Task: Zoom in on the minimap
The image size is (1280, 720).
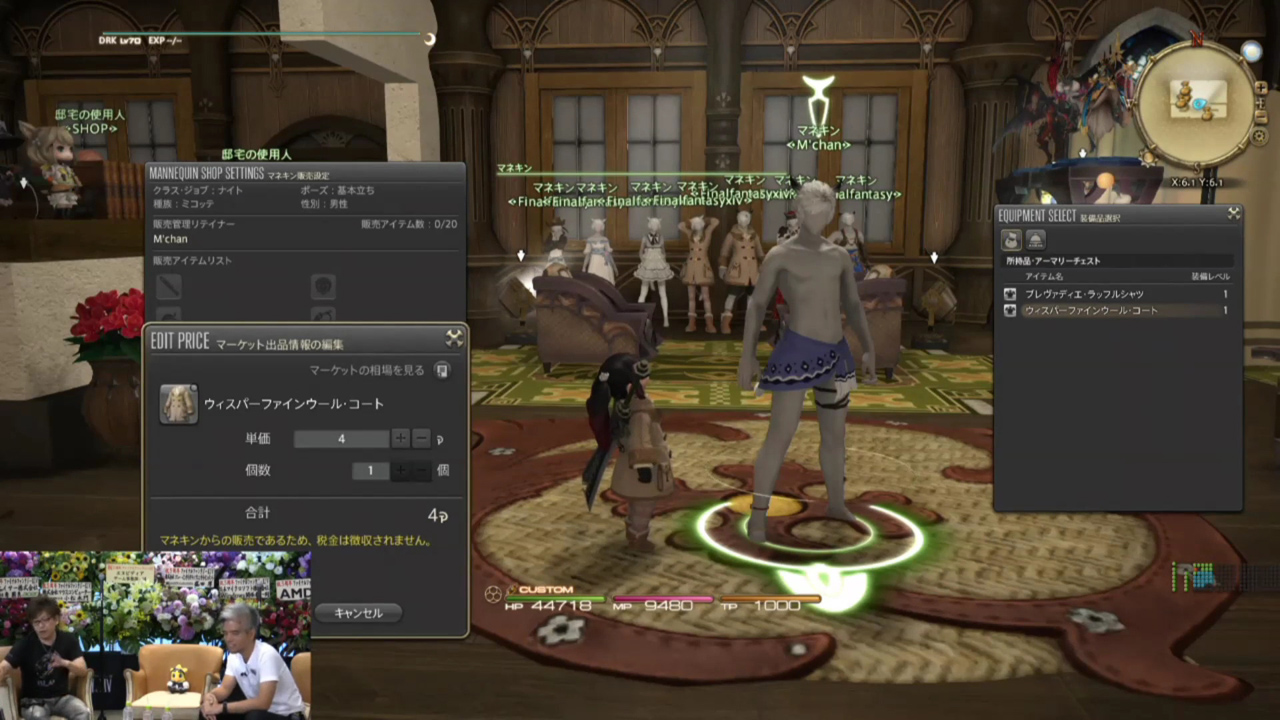Action: tap(1261, 88)
